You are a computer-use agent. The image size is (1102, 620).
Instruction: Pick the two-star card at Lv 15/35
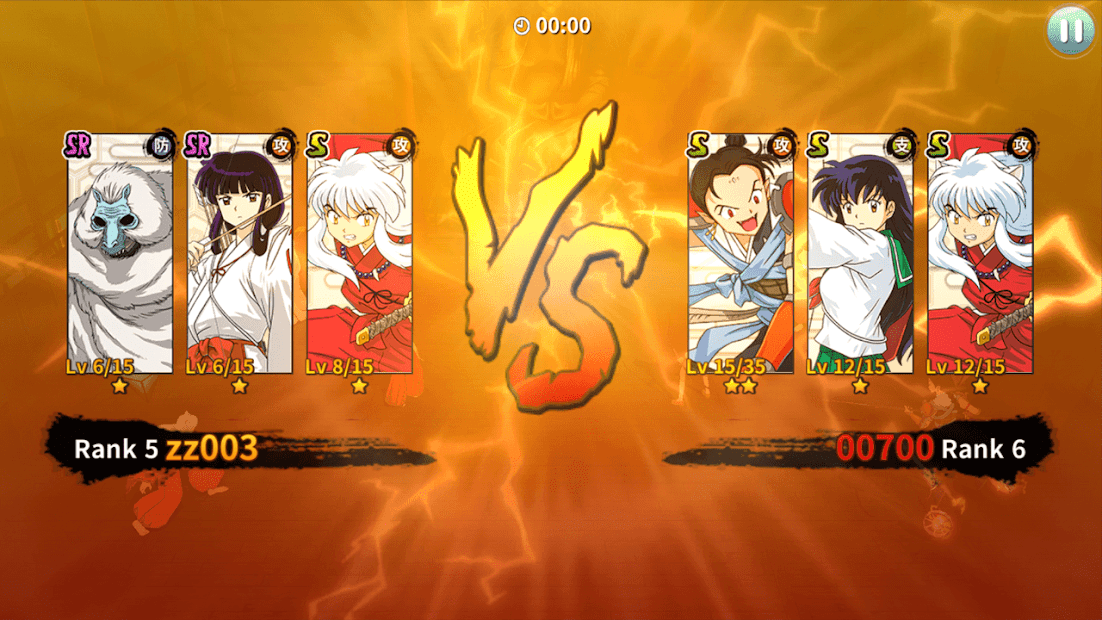pos(740,260)
